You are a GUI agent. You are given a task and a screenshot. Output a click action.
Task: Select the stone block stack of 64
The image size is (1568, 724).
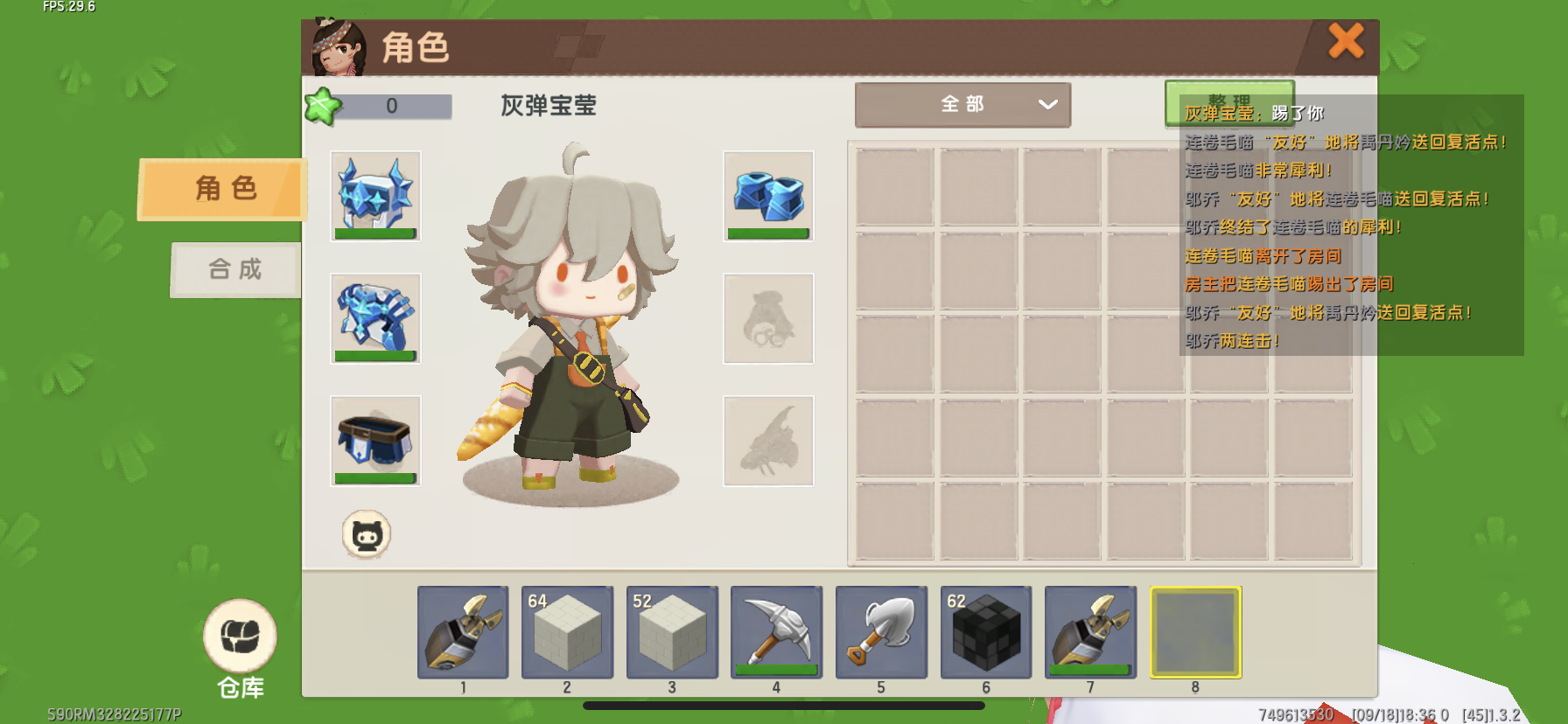tap(567, 632)
